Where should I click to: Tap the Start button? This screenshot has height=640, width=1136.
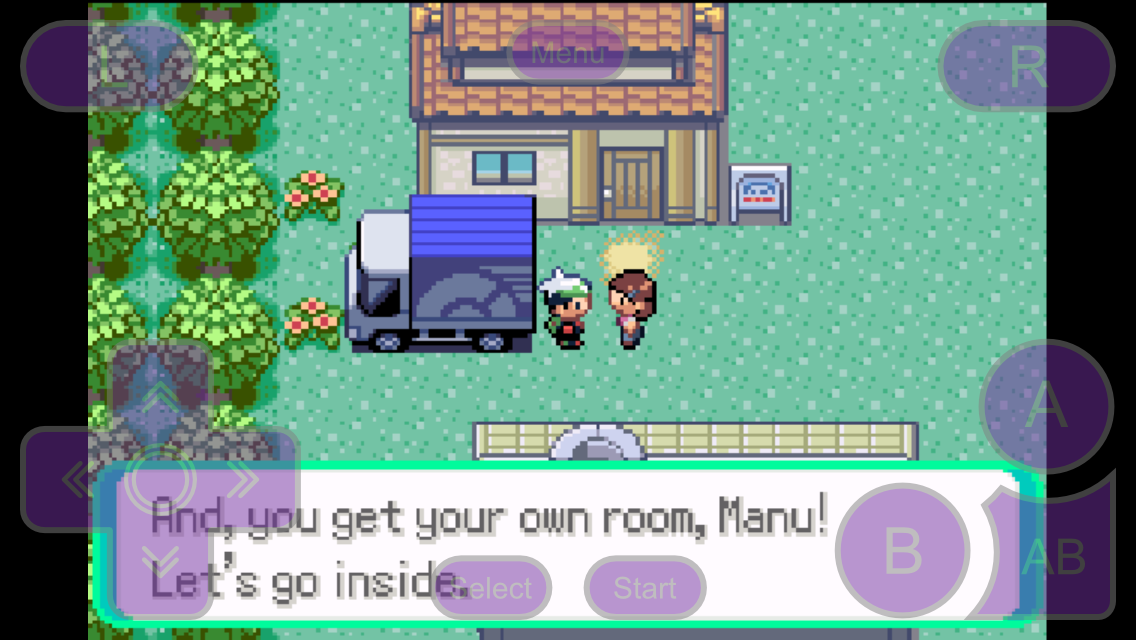click(645, 588)
